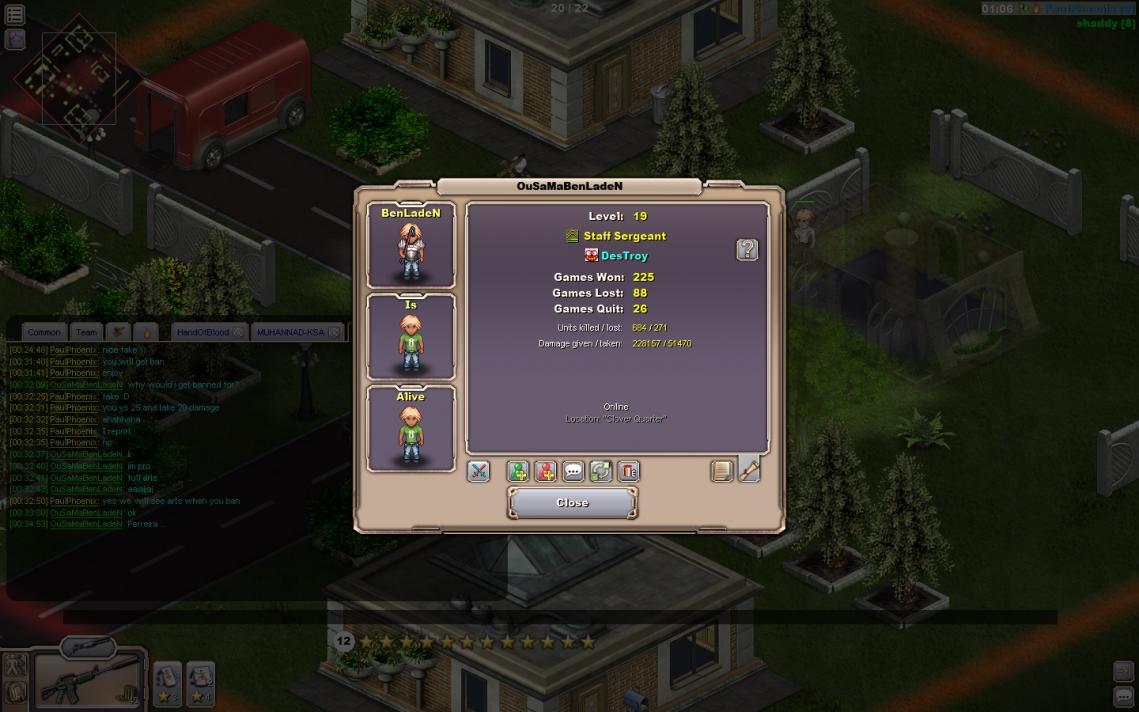This screenshot has width=1139, height=712.
Task: Click the green circular arrows icon
Action: tap(600, 471)
